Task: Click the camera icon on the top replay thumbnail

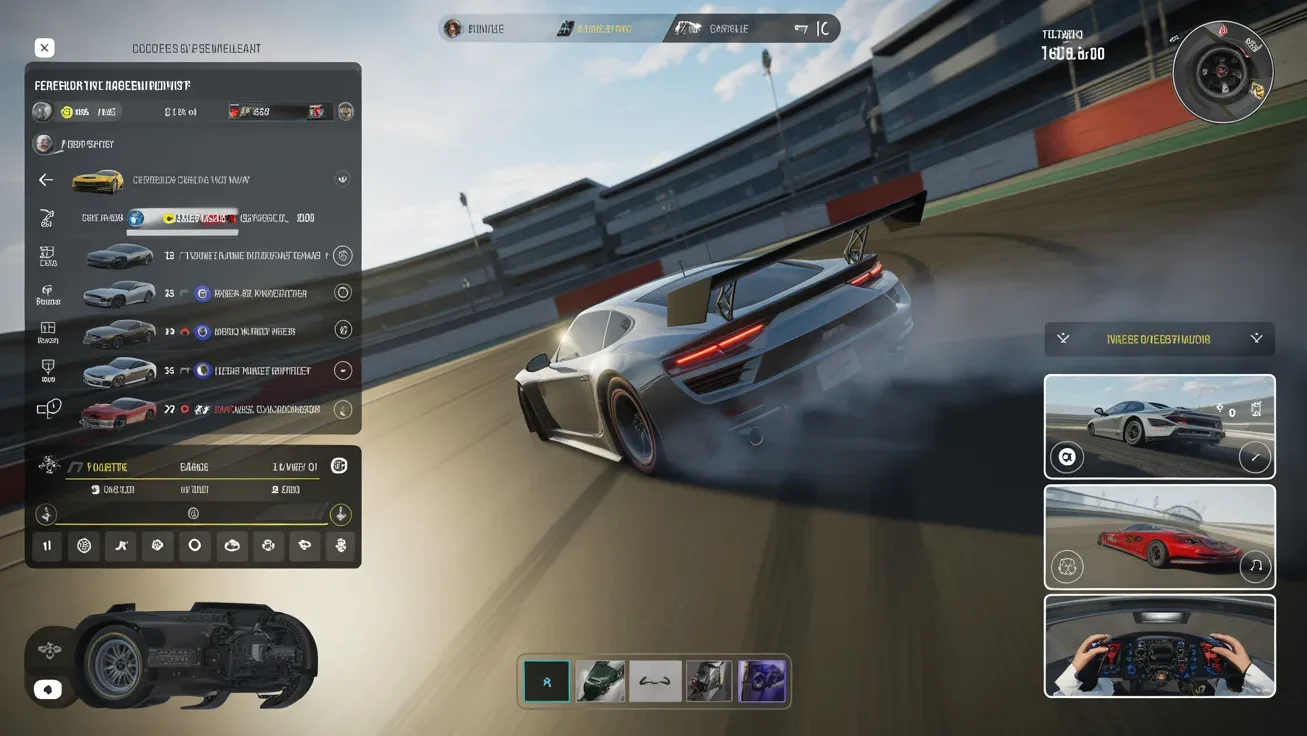Action: tap(1067, 457)
